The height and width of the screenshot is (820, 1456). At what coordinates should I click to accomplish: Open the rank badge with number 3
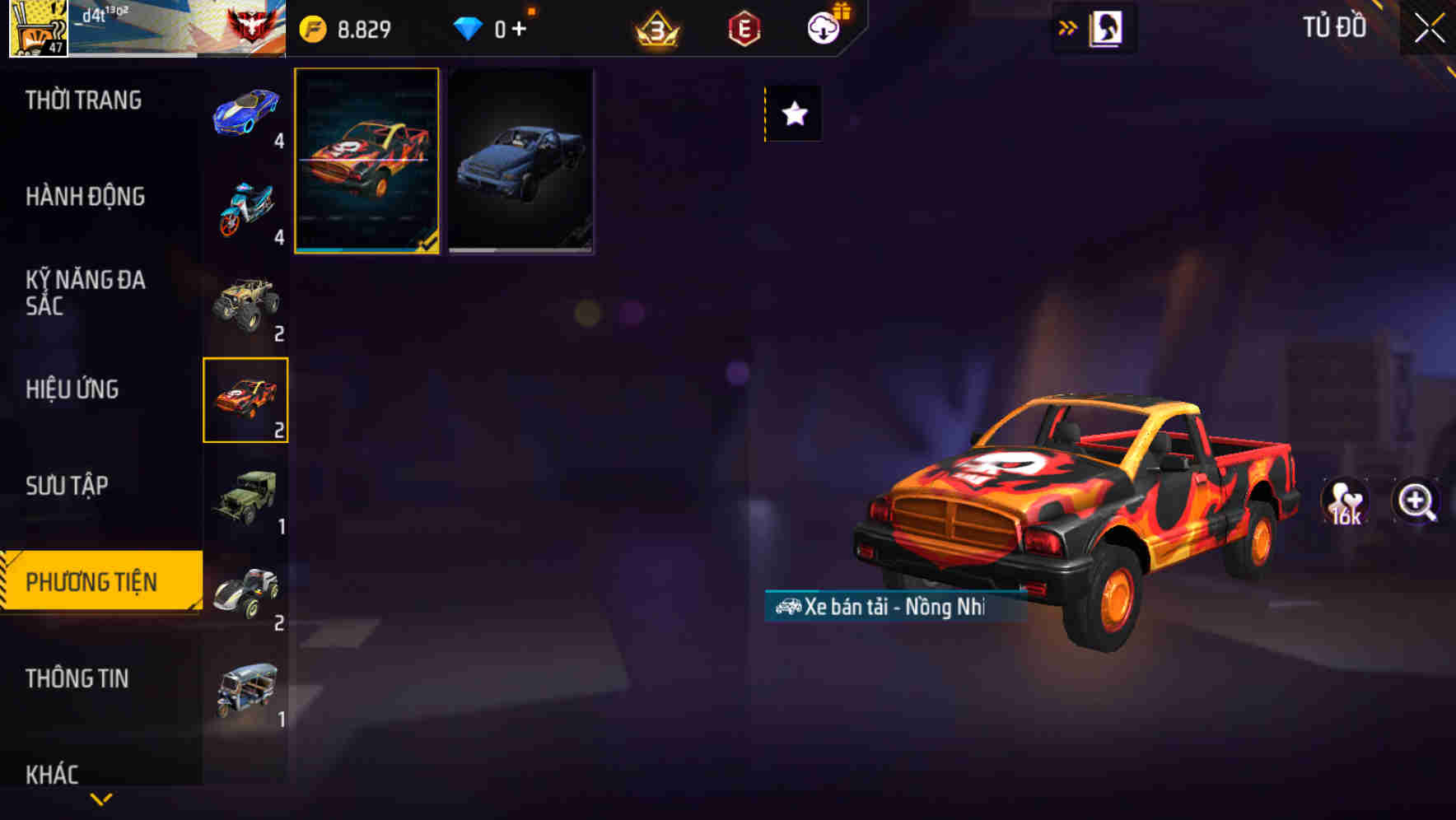pos(656,26)
